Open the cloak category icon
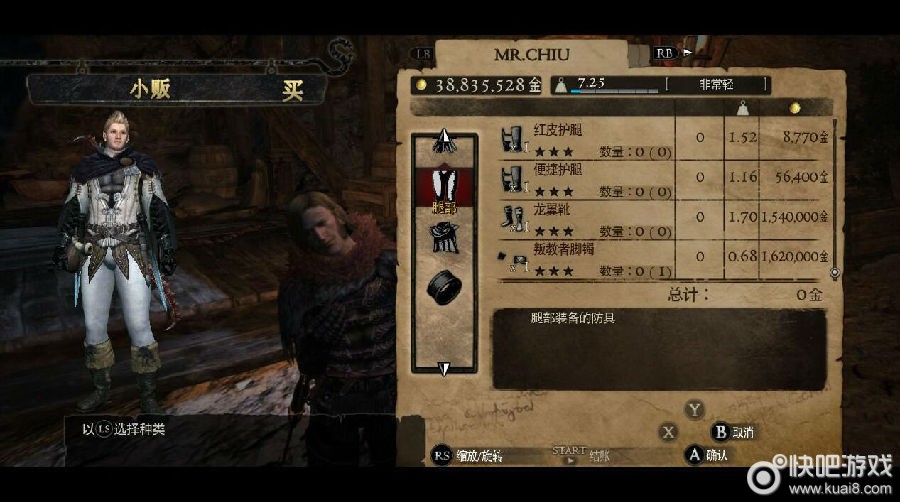Image resolution: width=900 pixels, height=502 pixels. pyautogui.click(x=444, y=237)
